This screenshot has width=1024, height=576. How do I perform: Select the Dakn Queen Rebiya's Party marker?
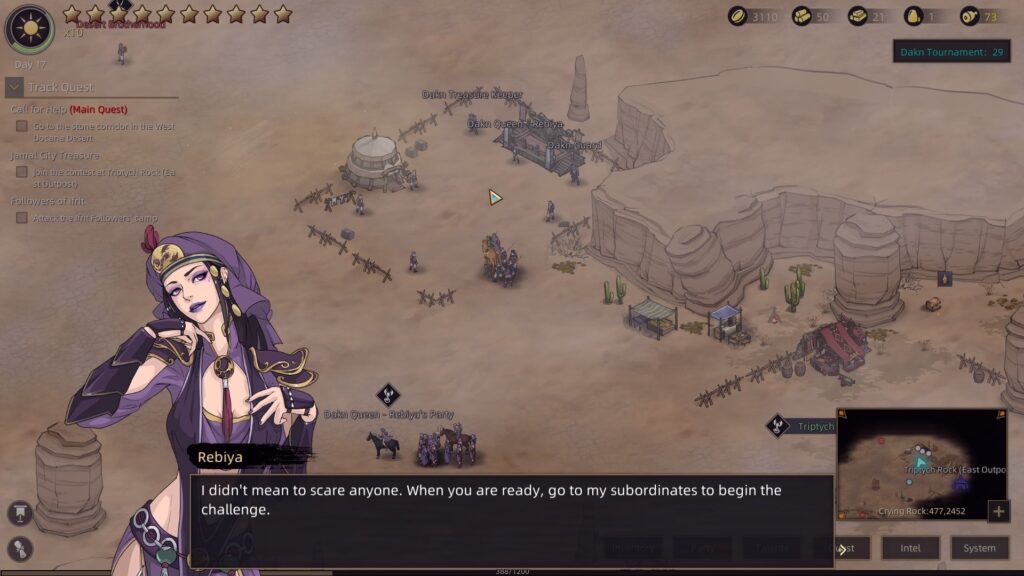[x=388, y=395]
